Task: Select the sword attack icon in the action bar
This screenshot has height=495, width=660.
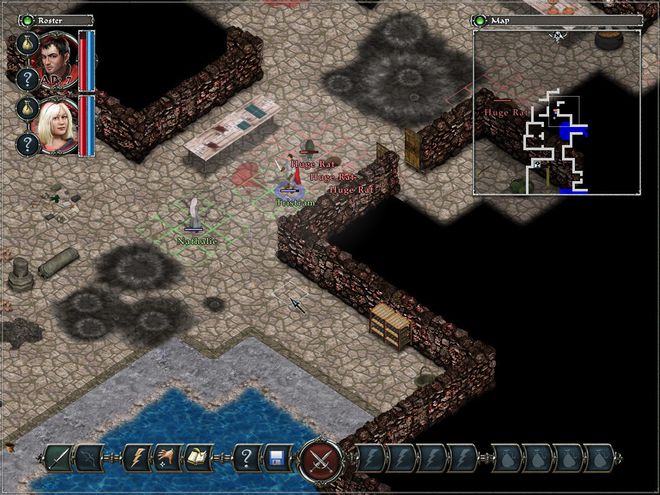Action: [58, 459]
